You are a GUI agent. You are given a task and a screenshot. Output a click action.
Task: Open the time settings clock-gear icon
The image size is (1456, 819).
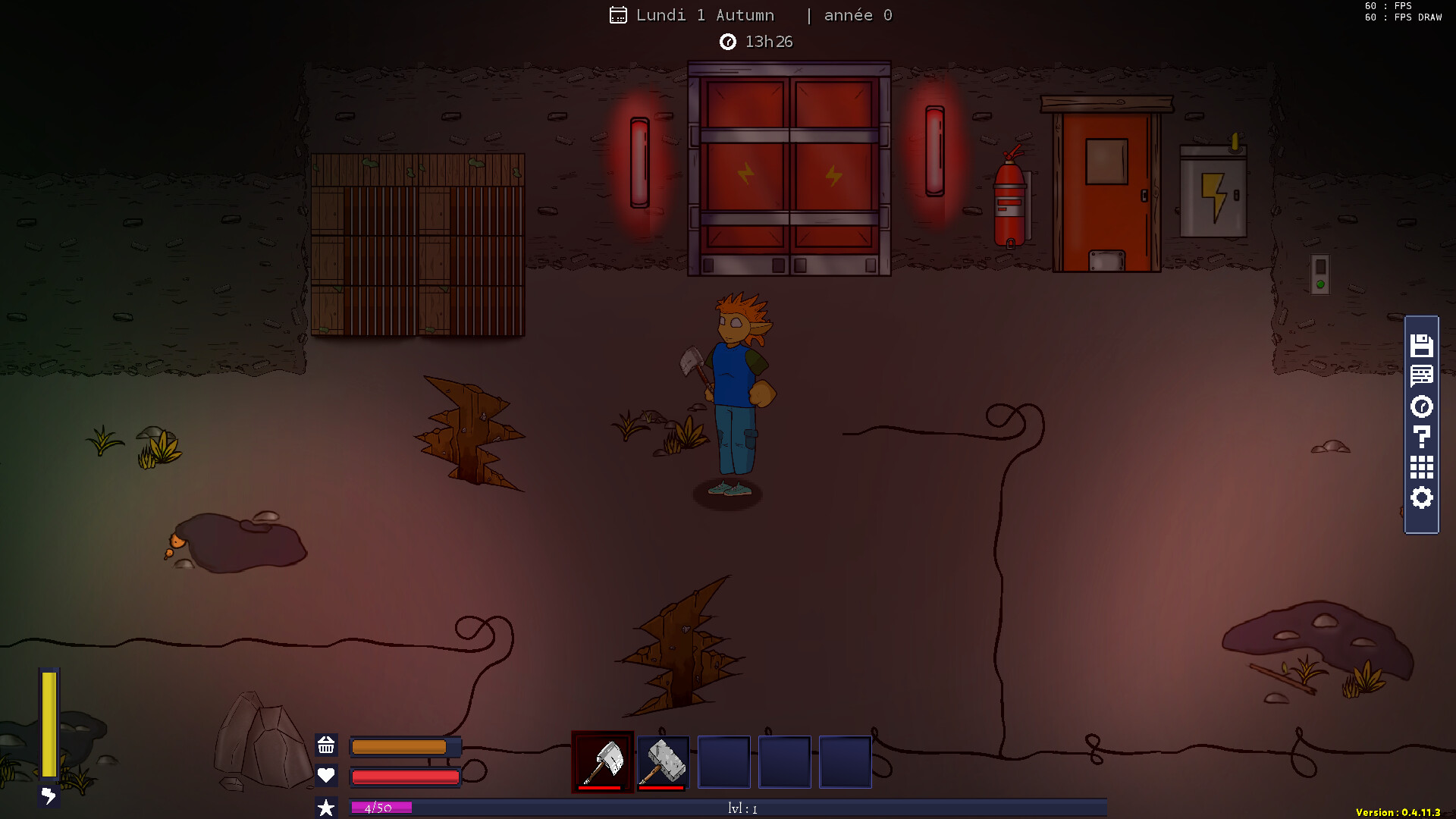[1422, 407]
